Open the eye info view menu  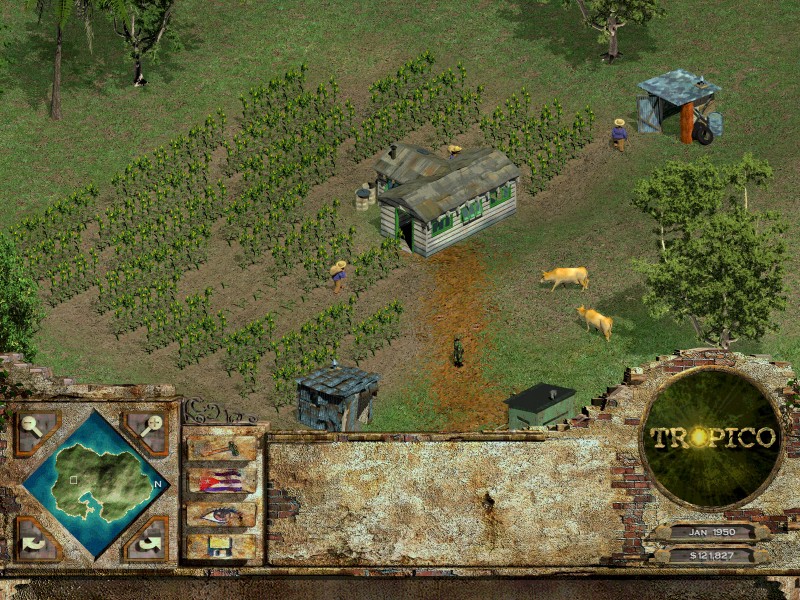(x=221, y=514)
